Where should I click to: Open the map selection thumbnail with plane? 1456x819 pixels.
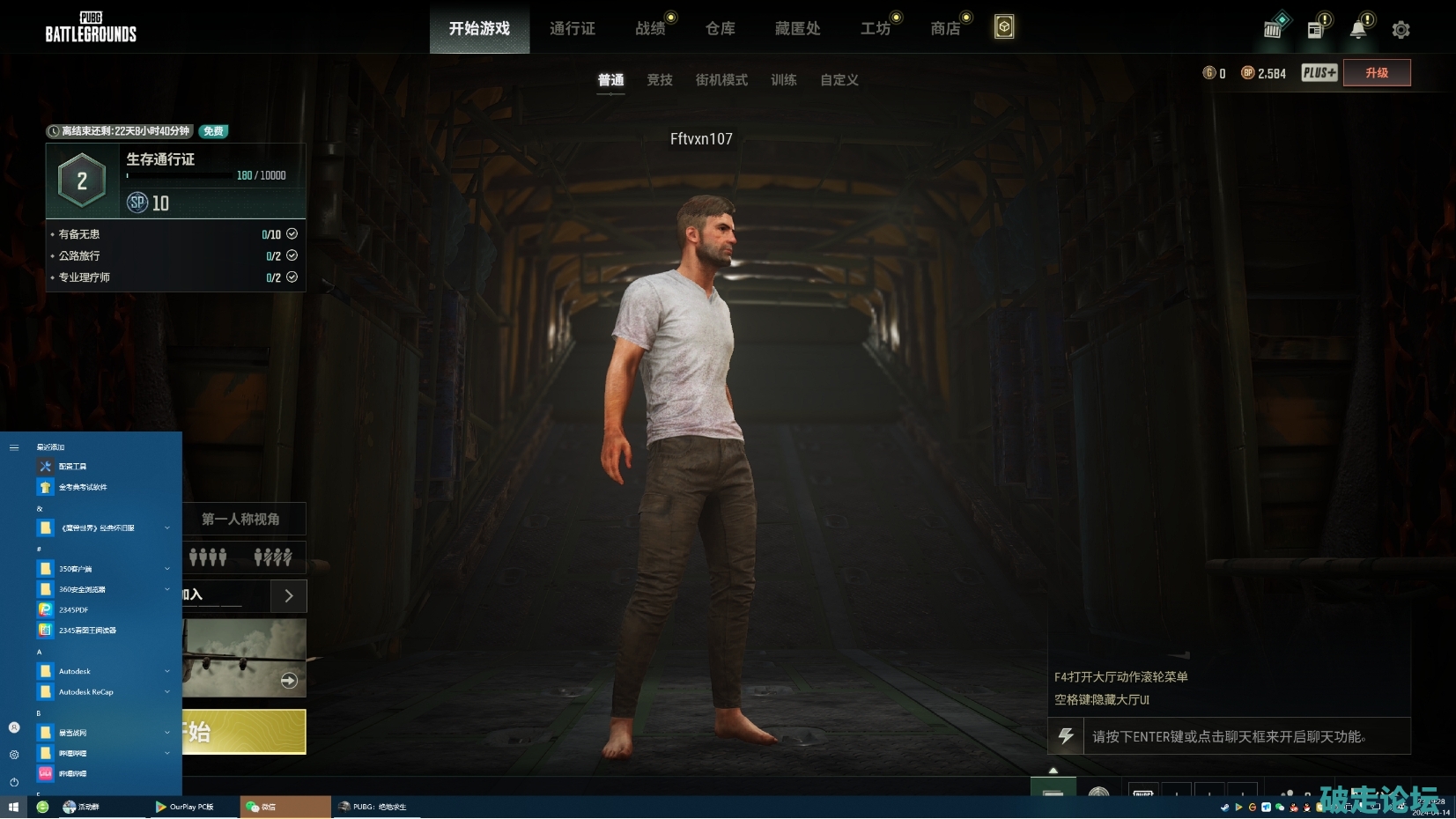pyautogui.click(x=244, y=657)
